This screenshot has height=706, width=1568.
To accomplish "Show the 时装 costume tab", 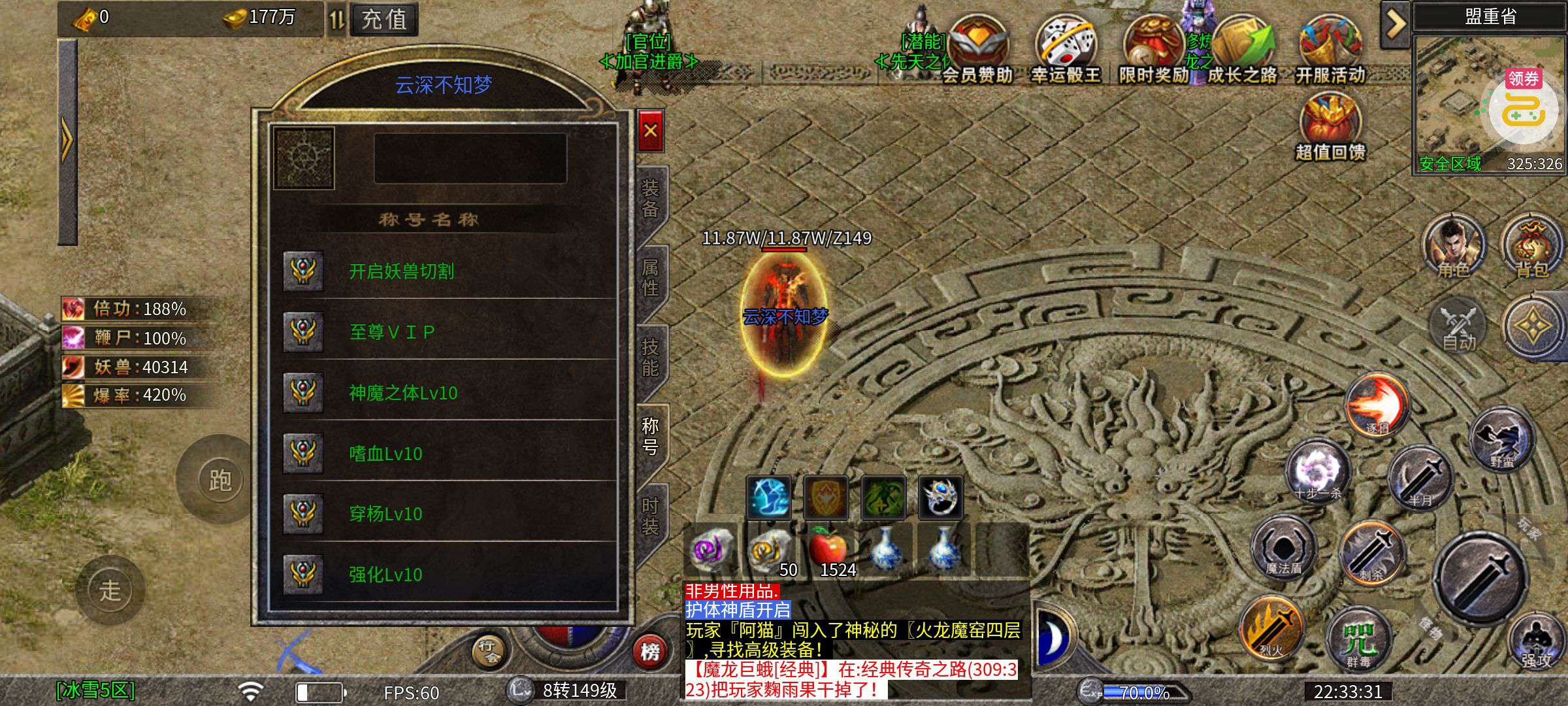I will click(x=650, y=516).
